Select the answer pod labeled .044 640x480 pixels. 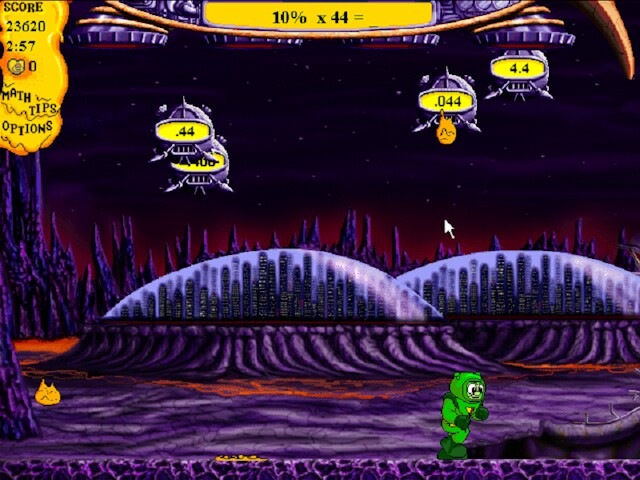(448, 101)
